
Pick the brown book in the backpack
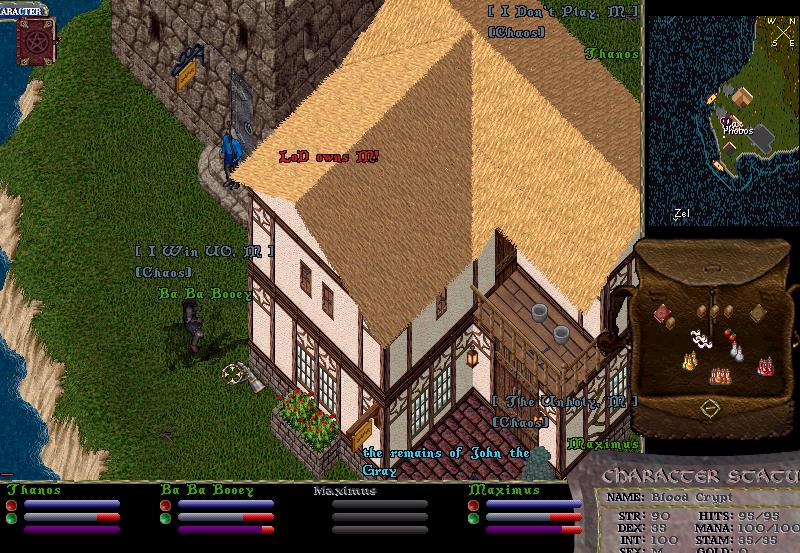tap(758, 313)
